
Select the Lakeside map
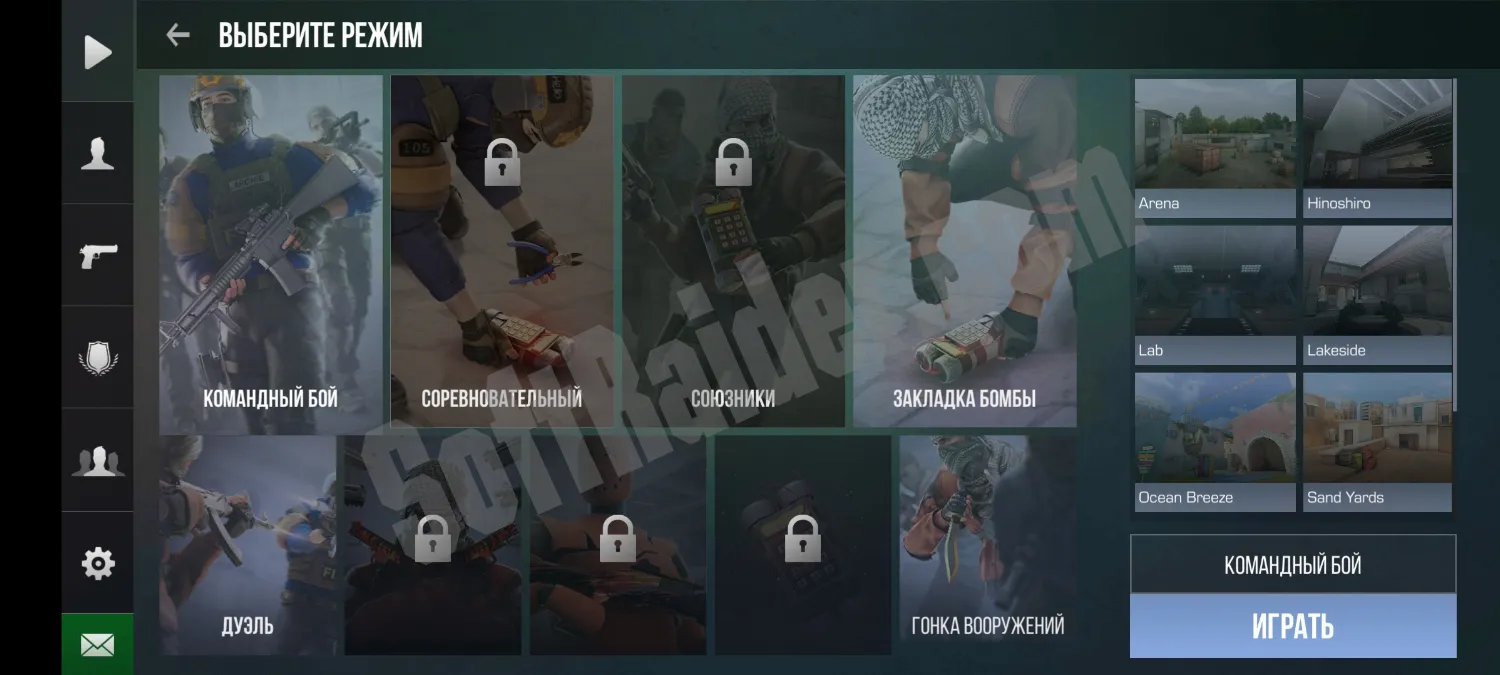[1377, 294]
